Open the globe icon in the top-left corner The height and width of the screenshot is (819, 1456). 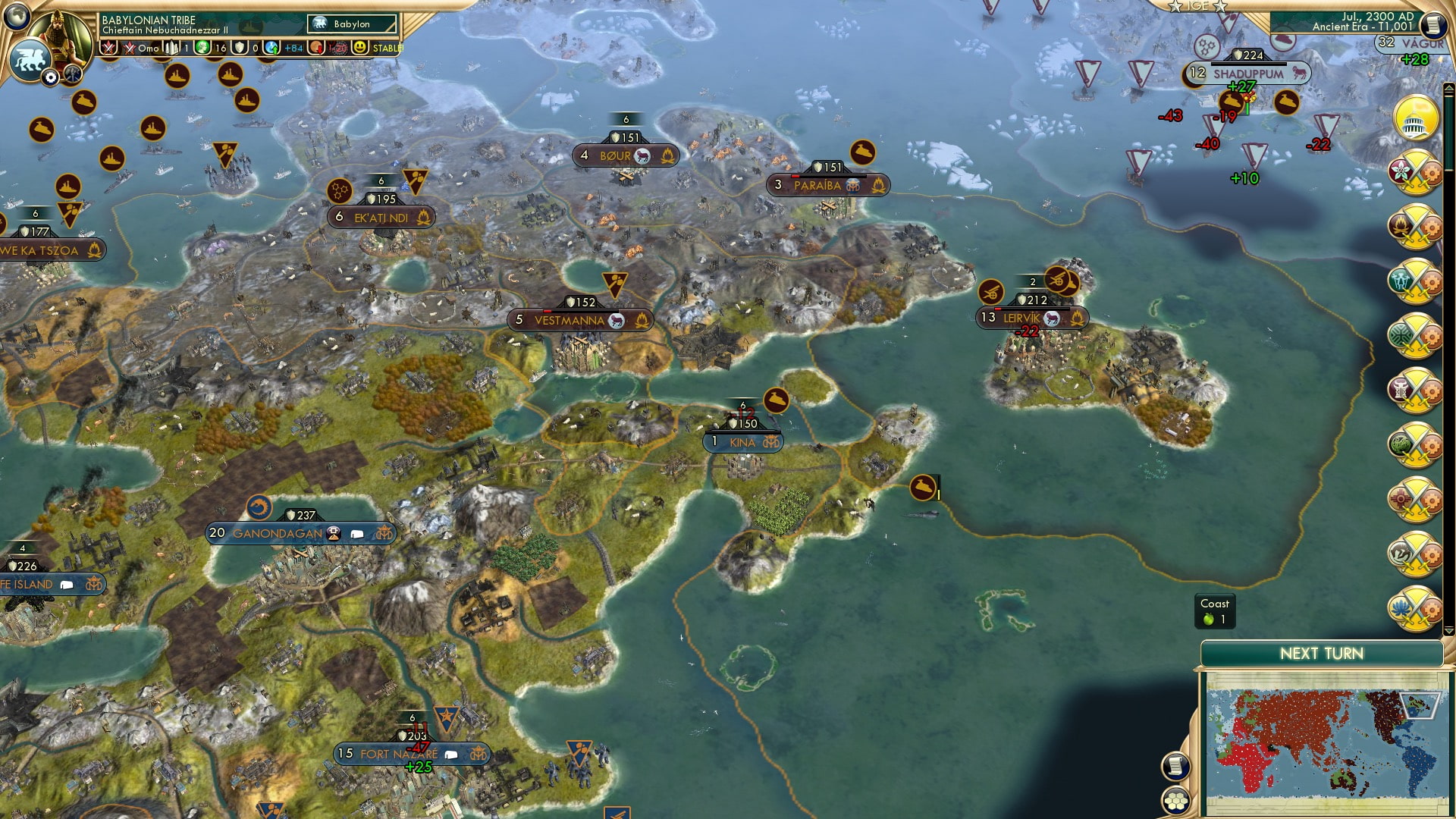[15, 15]
